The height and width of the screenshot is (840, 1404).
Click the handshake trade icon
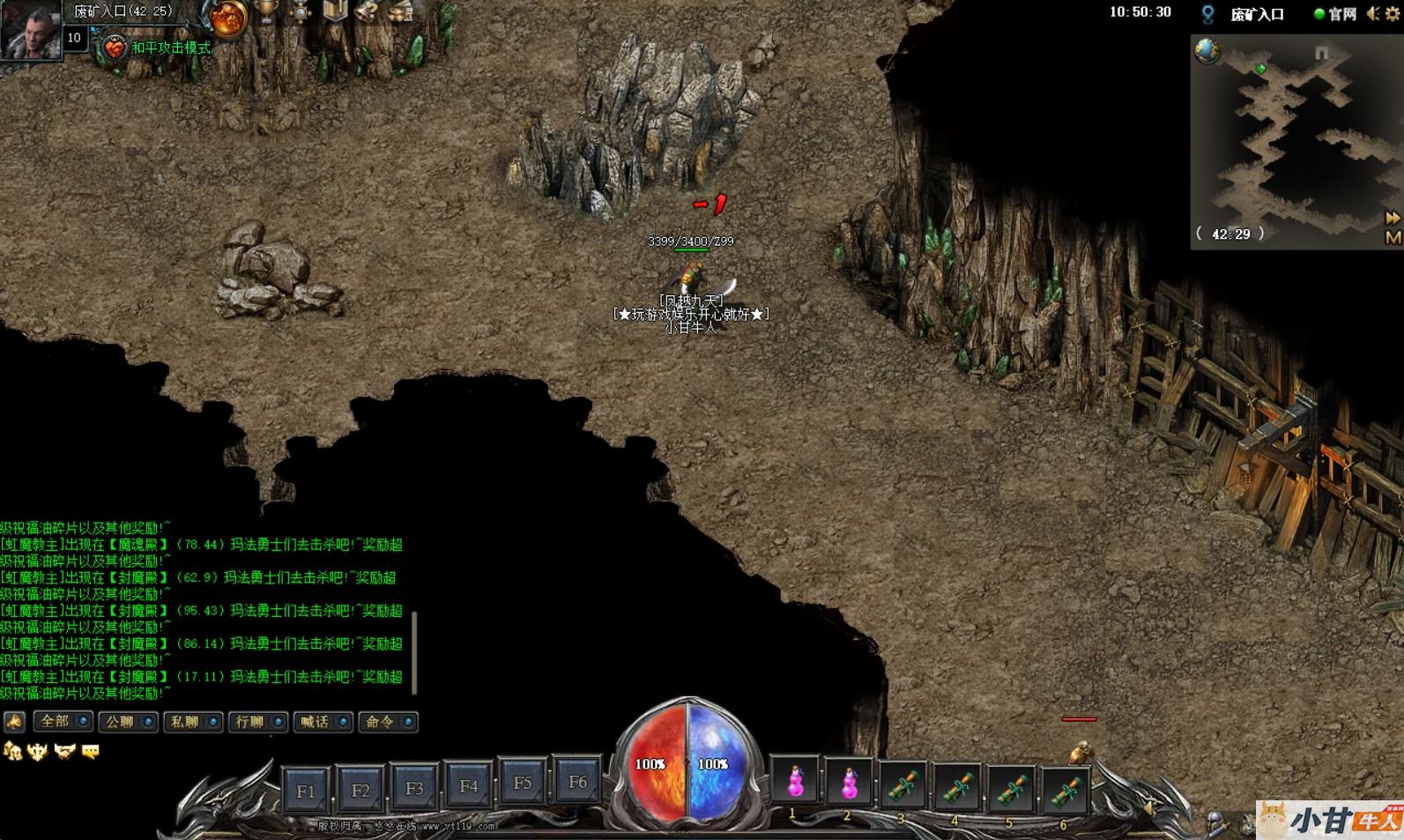coord(64,751)
